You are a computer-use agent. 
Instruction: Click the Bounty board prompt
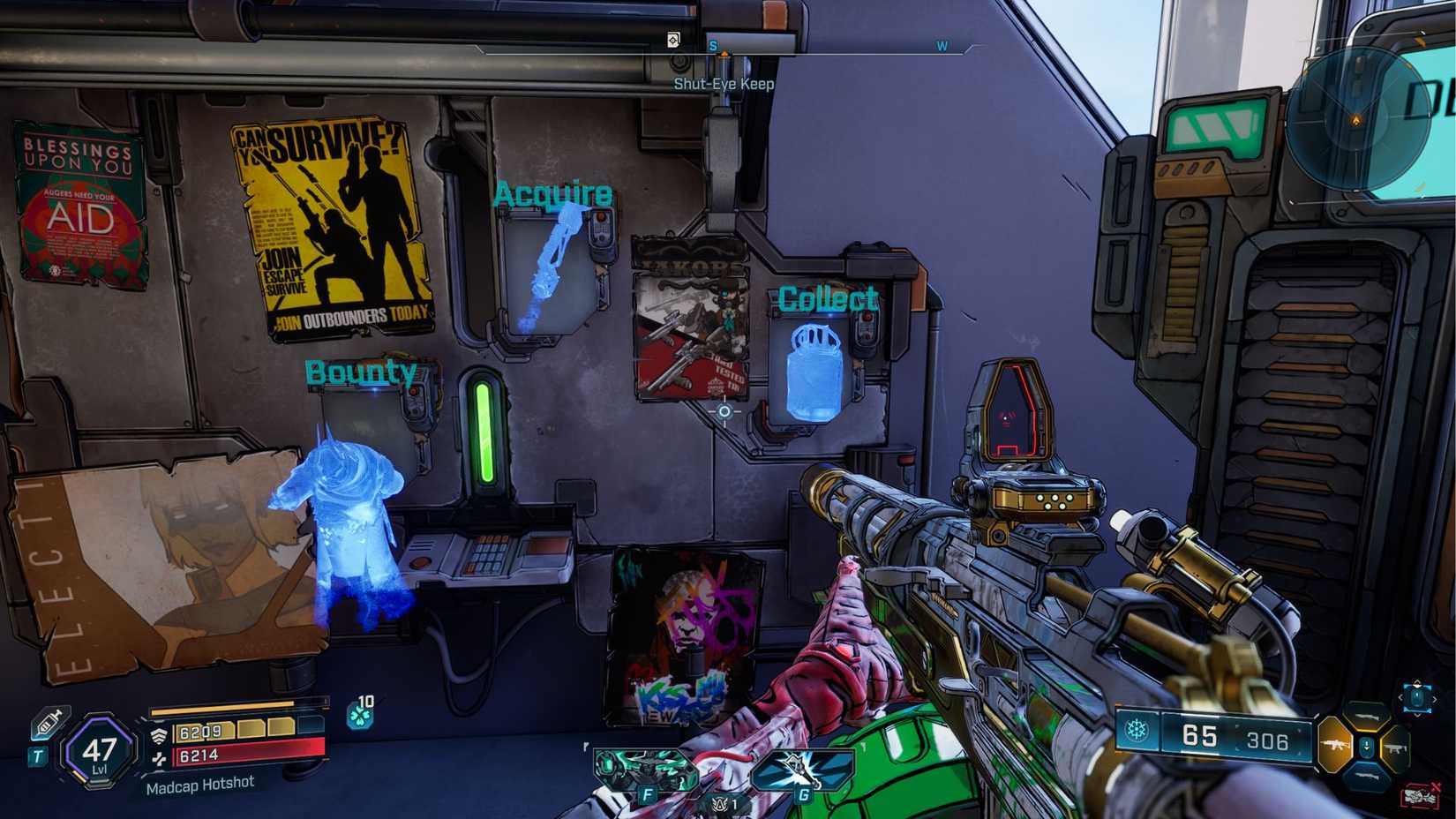[x=362, y=372]
